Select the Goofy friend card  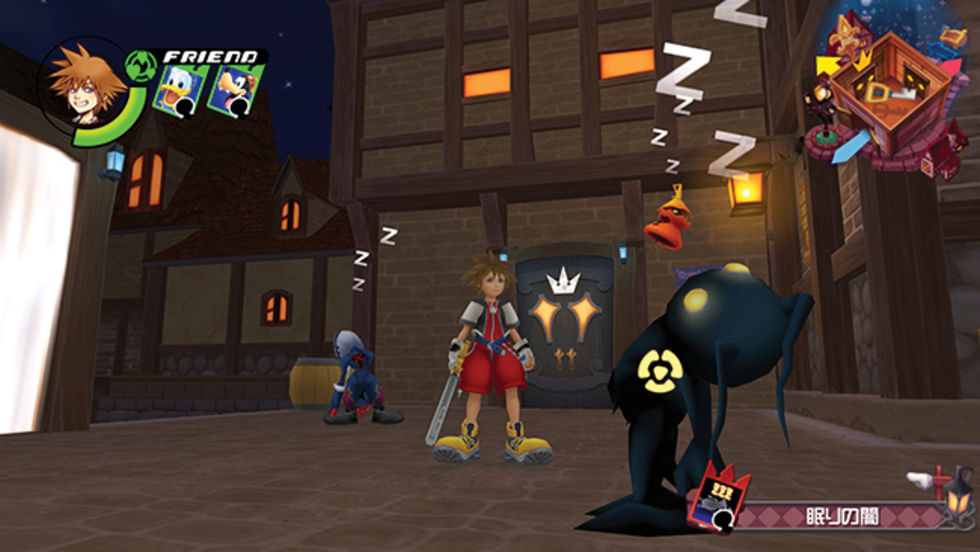[x=235, y=90]
